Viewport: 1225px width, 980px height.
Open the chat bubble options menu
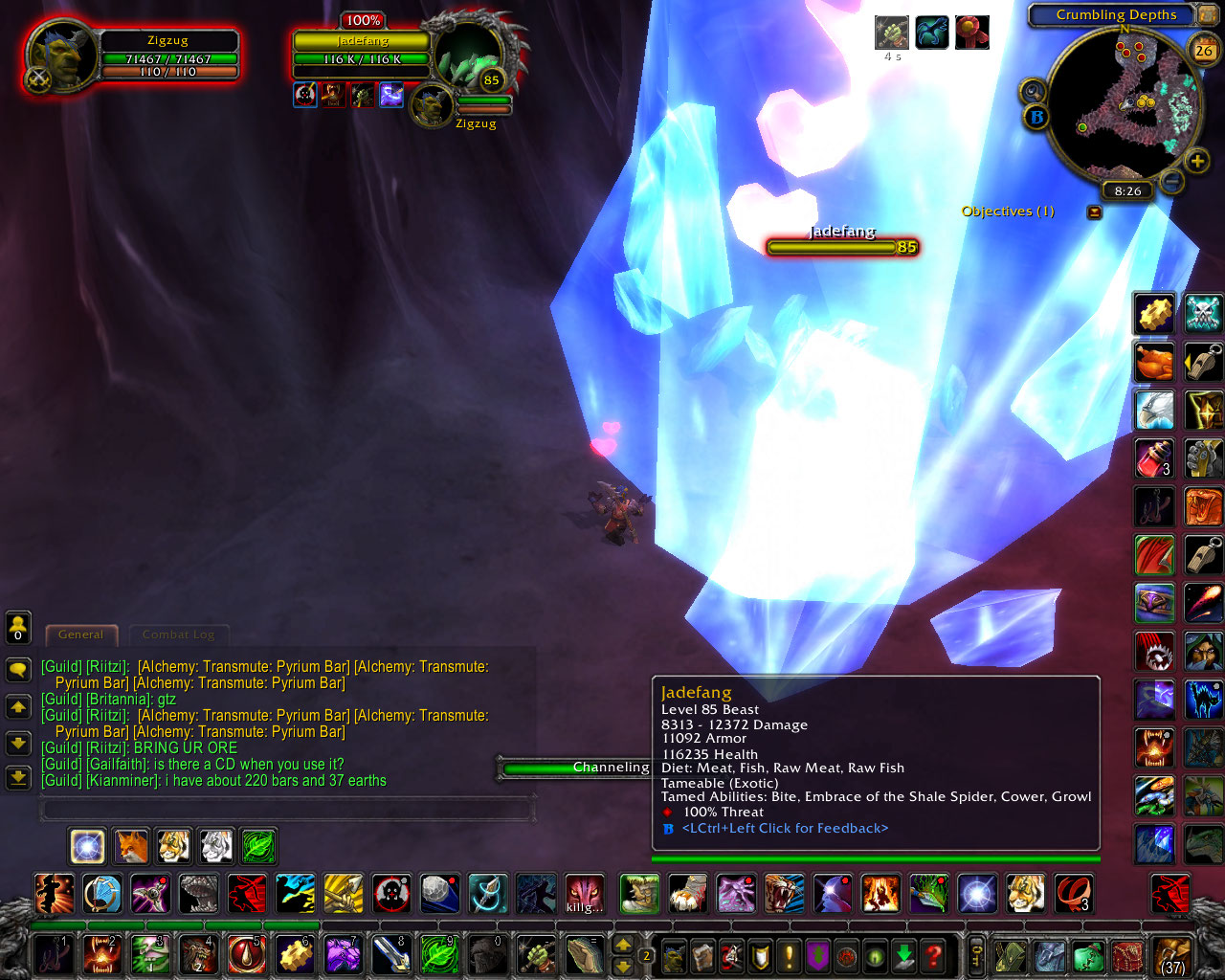tap(17, 670)
